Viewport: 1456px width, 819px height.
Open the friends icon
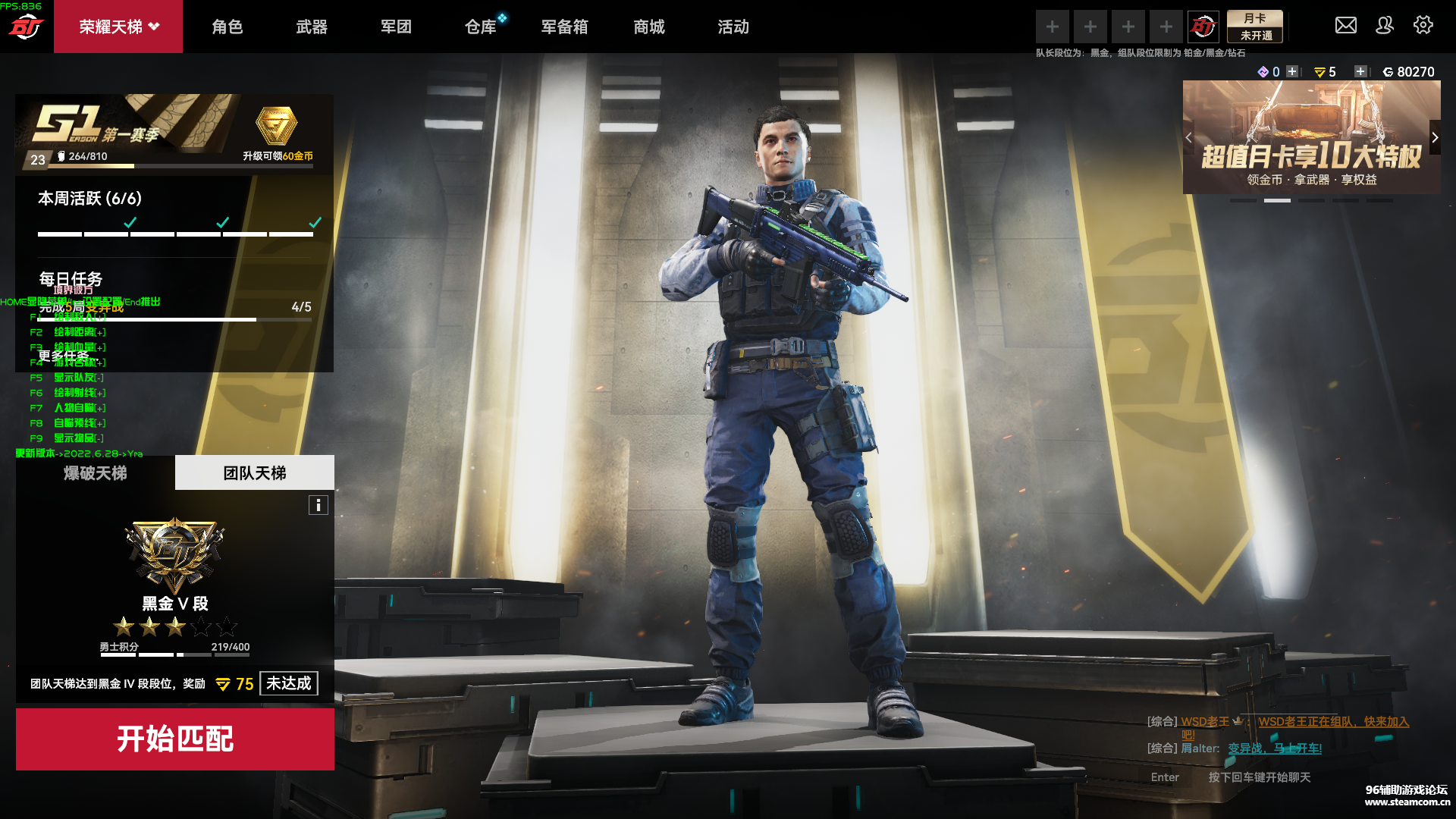click(1384, 25)
